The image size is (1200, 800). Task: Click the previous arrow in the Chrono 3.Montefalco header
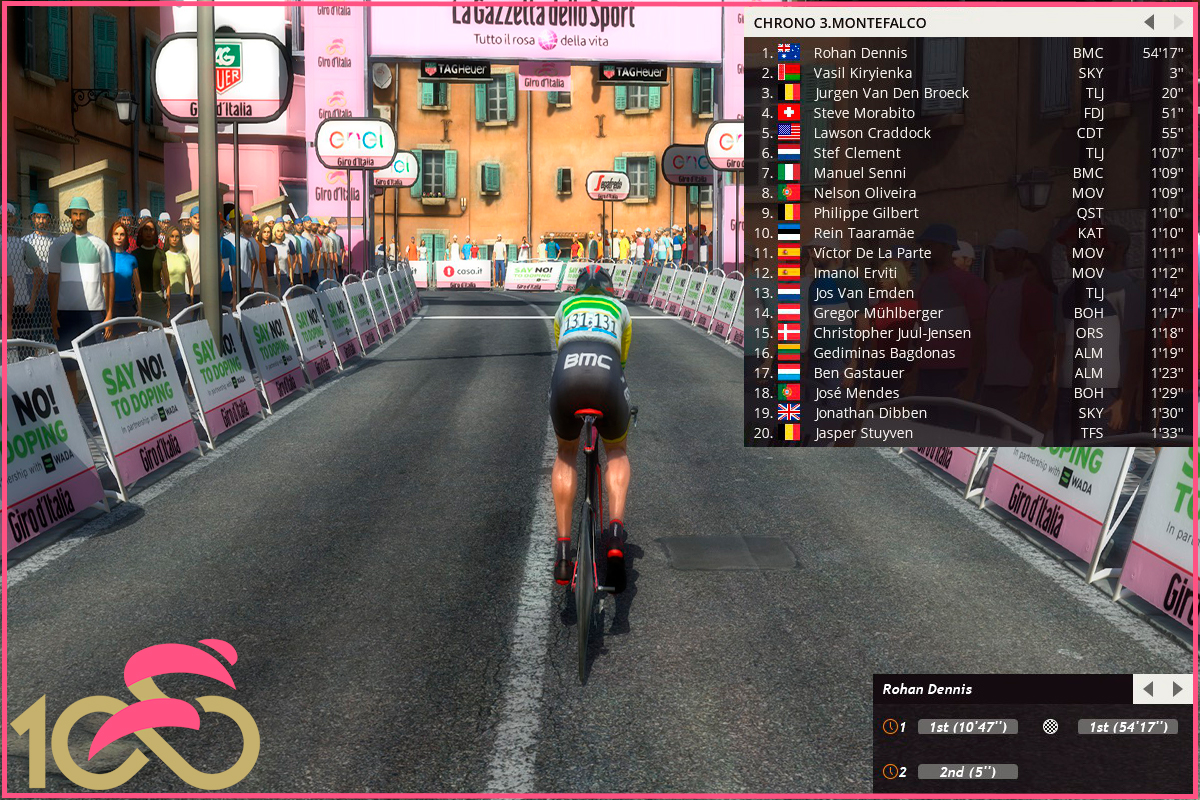point(1149,22)
